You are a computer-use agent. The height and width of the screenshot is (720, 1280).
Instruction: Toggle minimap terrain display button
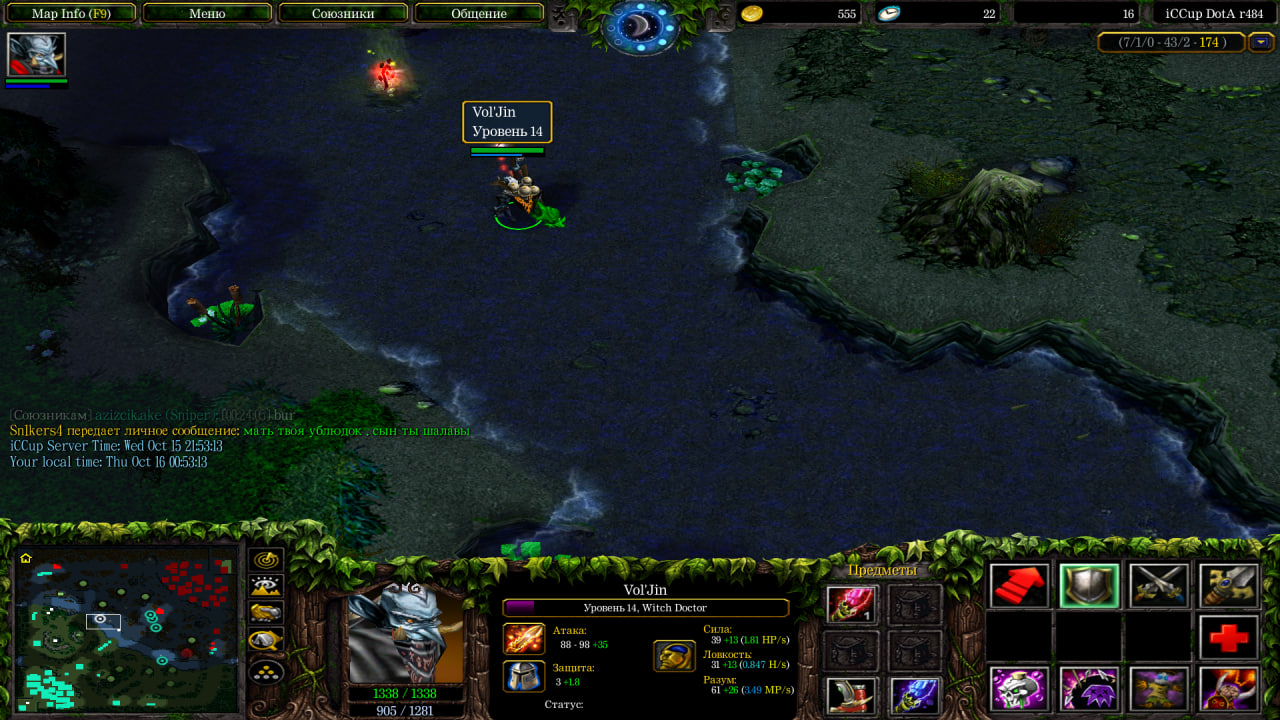[266, 587]
